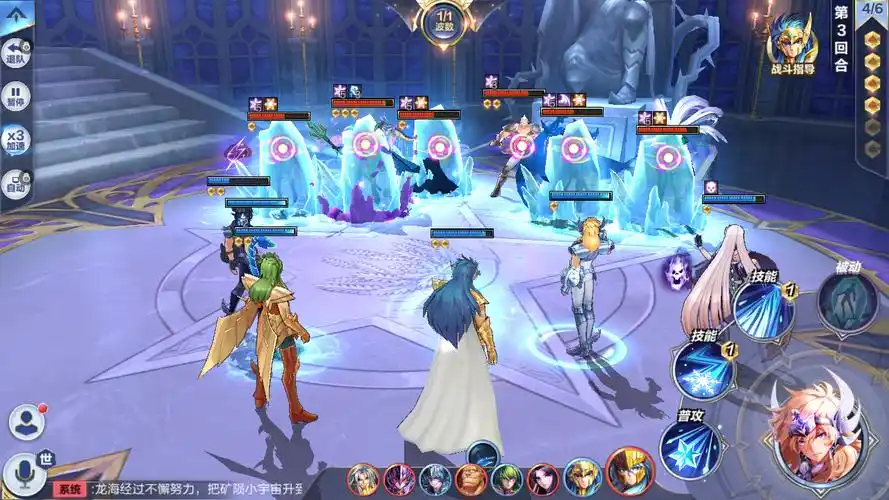Toggle the x3 加速 speed button

click(x=16, y=139)
